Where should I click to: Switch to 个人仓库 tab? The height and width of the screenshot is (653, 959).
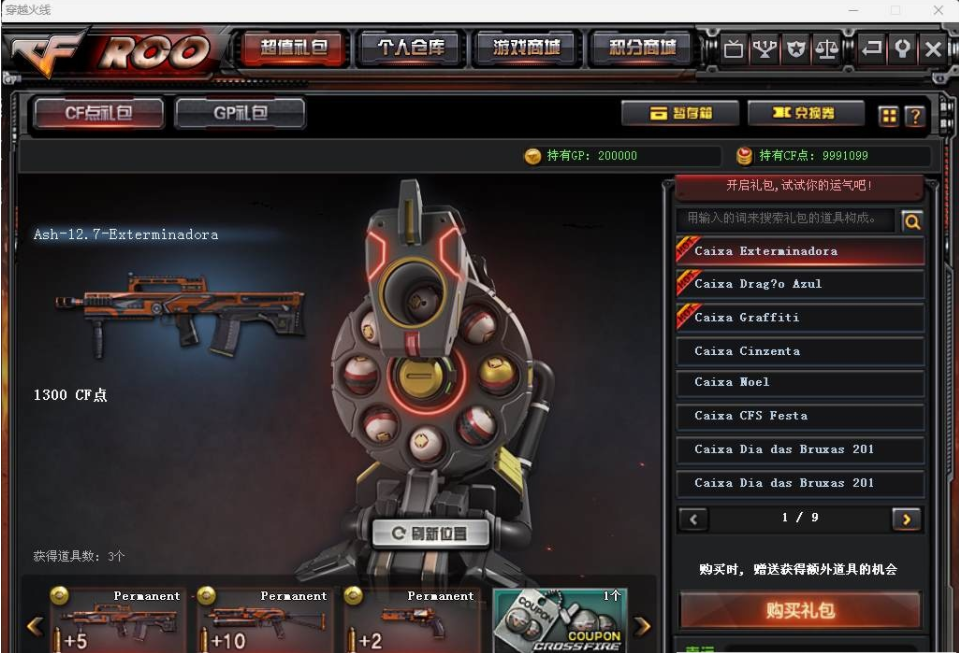[x=411, y=48]
